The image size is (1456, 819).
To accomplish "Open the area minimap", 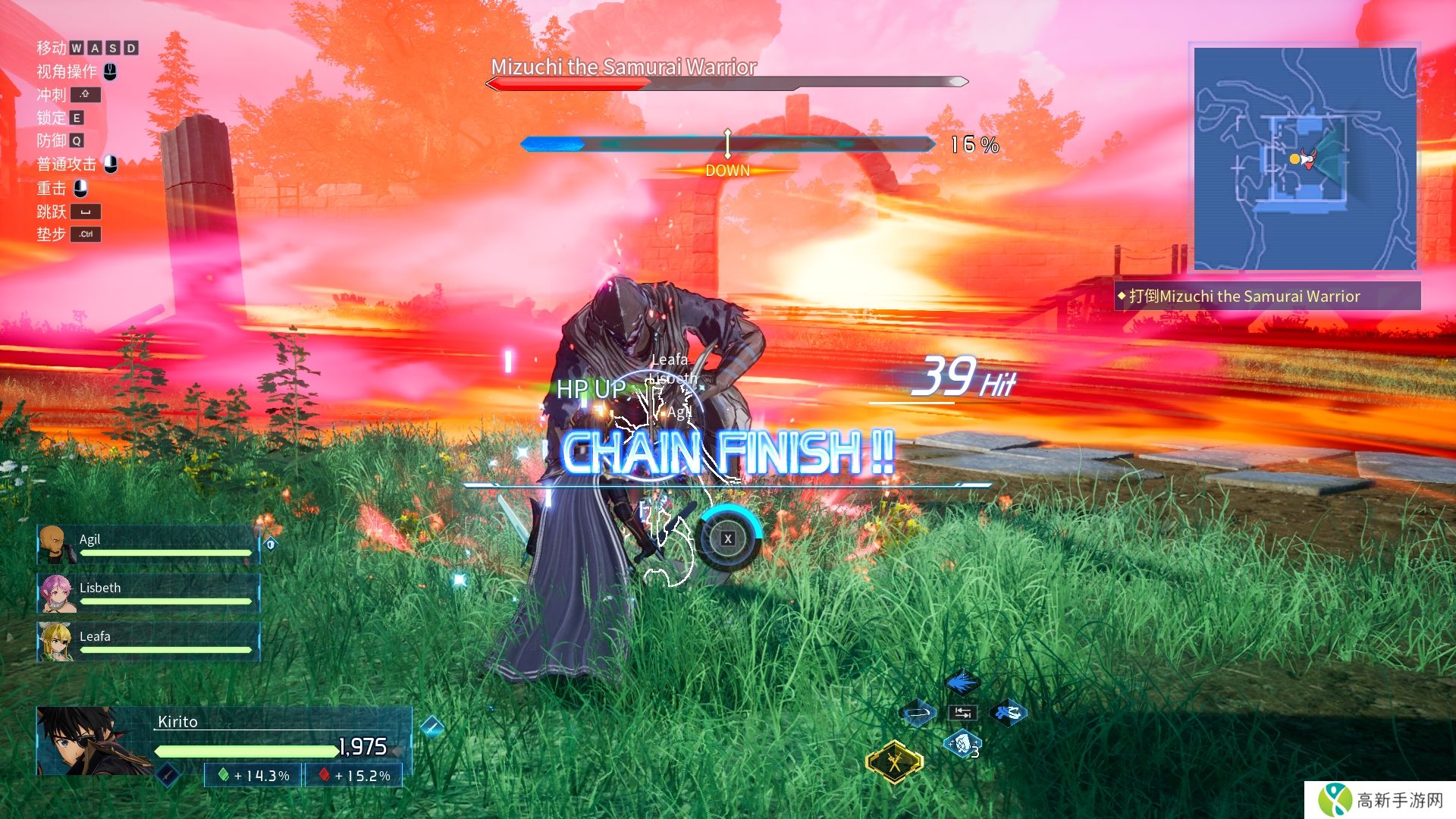I will pyautogui.click(x=1304, y=158).
